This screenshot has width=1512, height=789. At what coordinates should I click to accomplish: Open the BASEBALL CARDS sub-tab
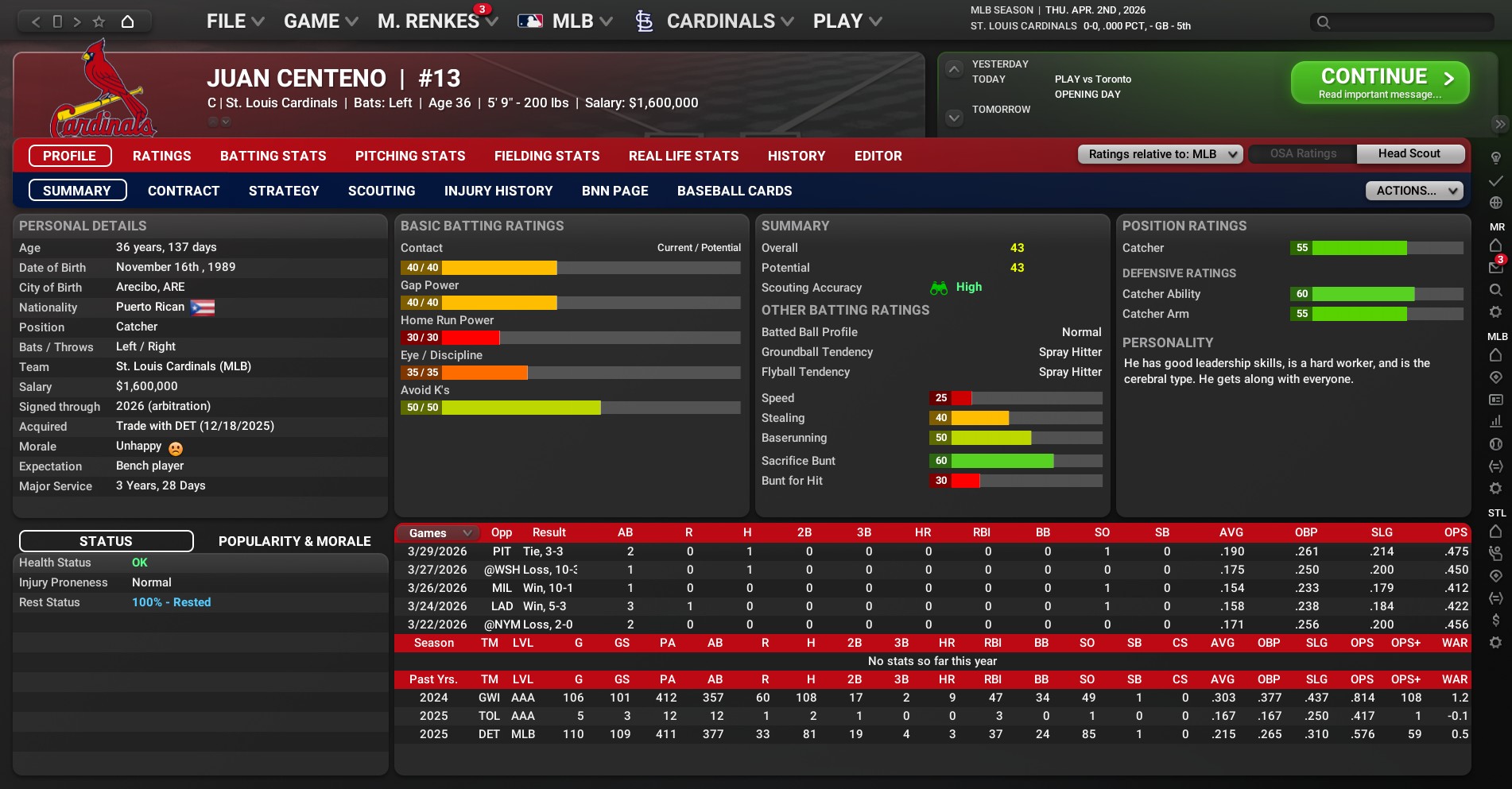point(734,191)
